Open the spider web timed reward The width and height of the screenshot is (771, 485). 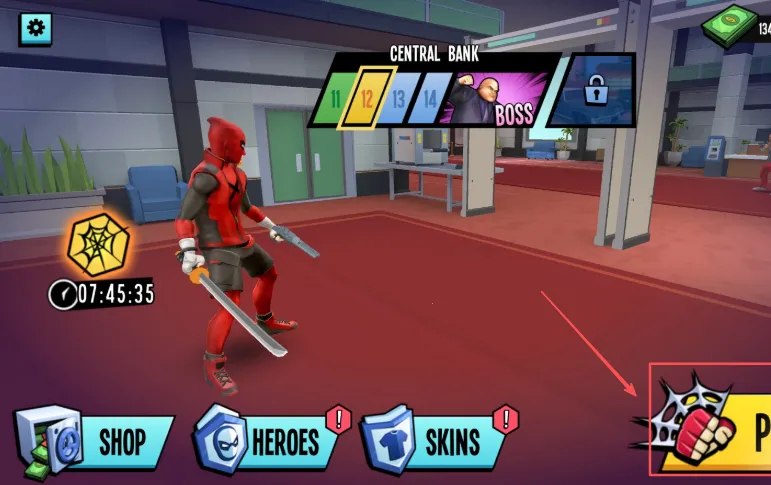pos(97,245)
